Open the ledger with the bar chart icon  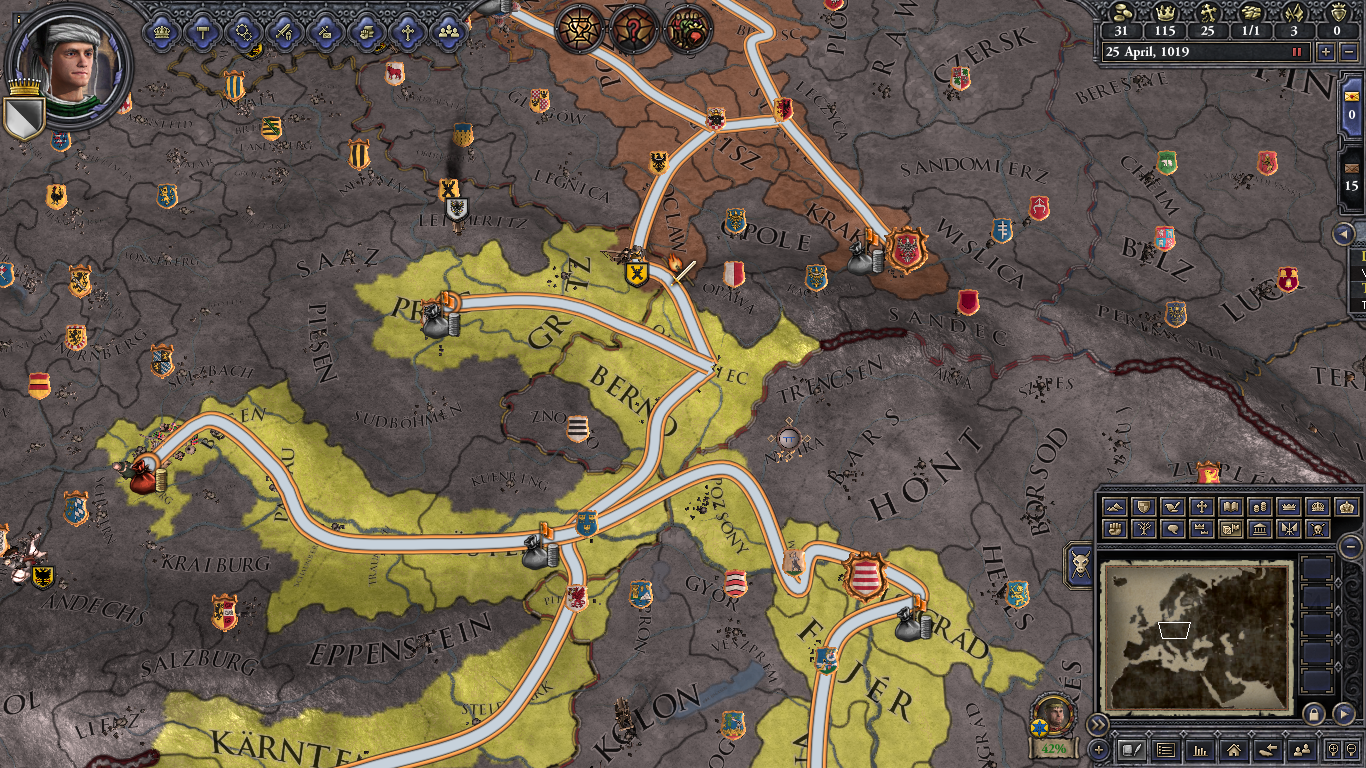[x=1201, y=751]
